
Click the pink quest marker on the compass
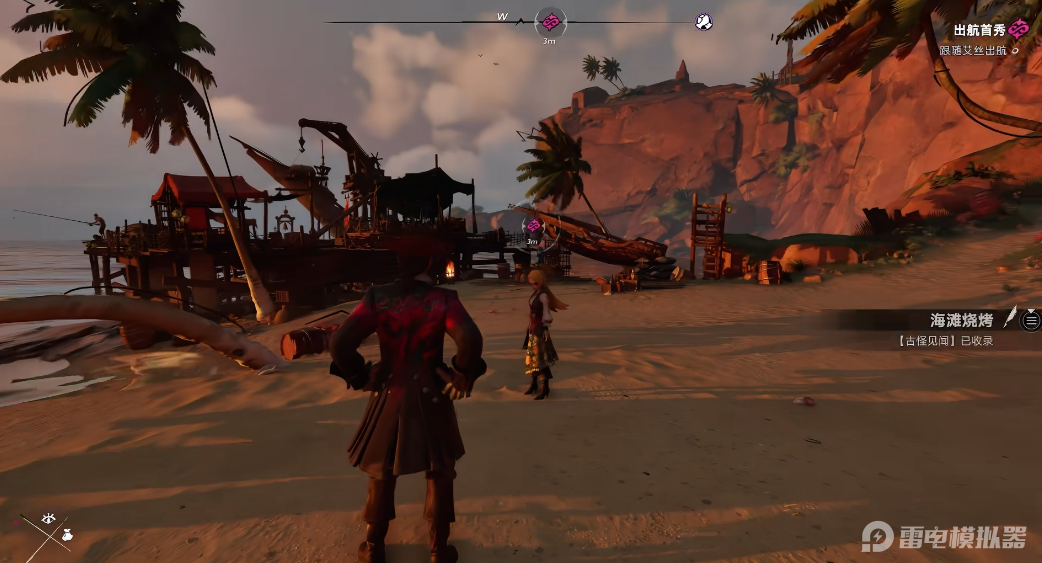pos(550,21)
